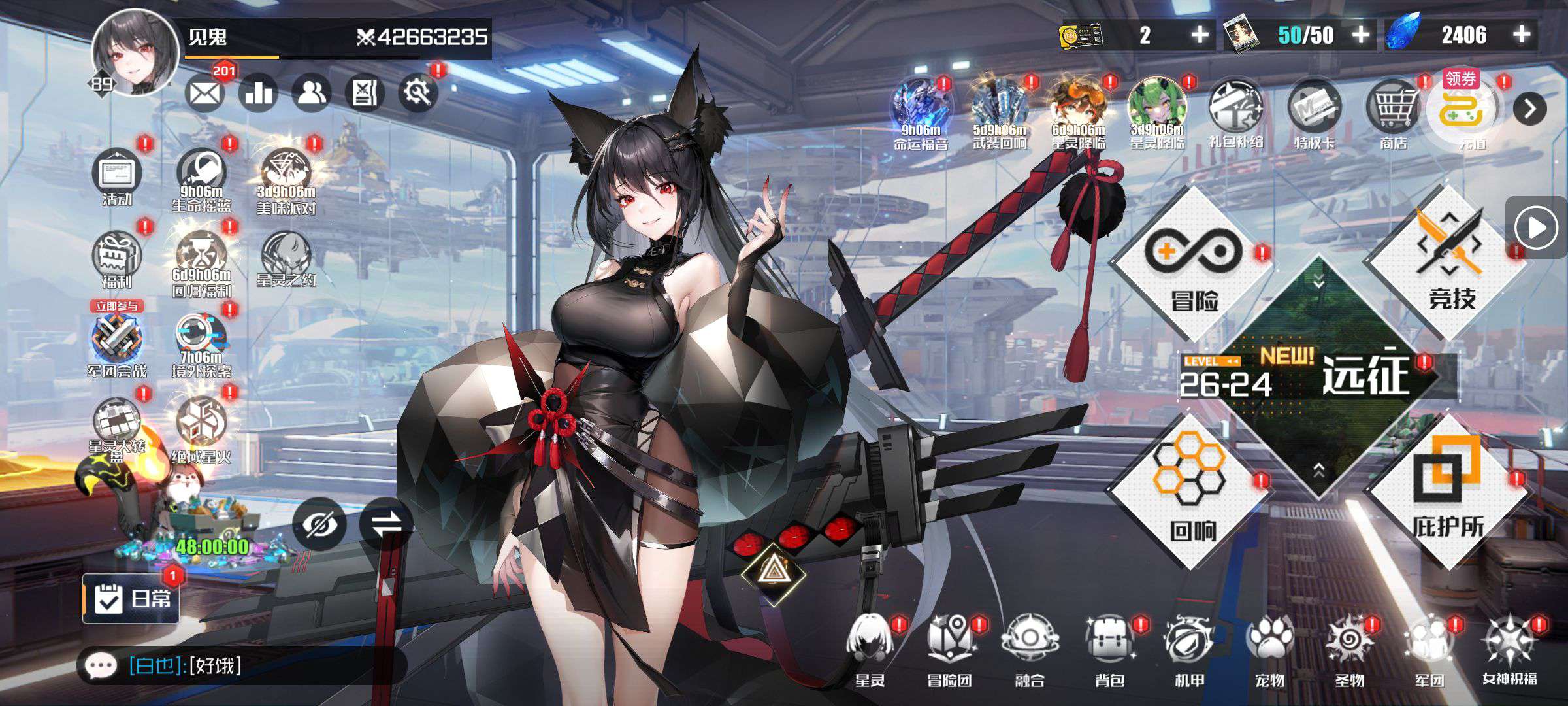Open the chat box message bar
The height and width of the screenshot is (706, 1568).
coord(242,666)
